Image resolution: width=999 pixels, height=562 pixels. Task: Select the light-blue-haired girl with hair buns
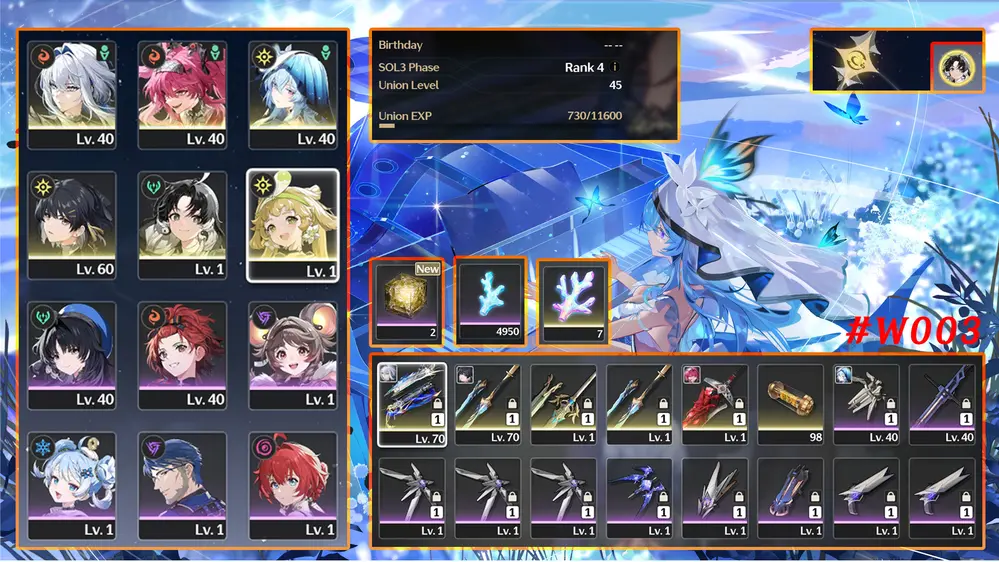pyautogui.click(x=72, y=485)
